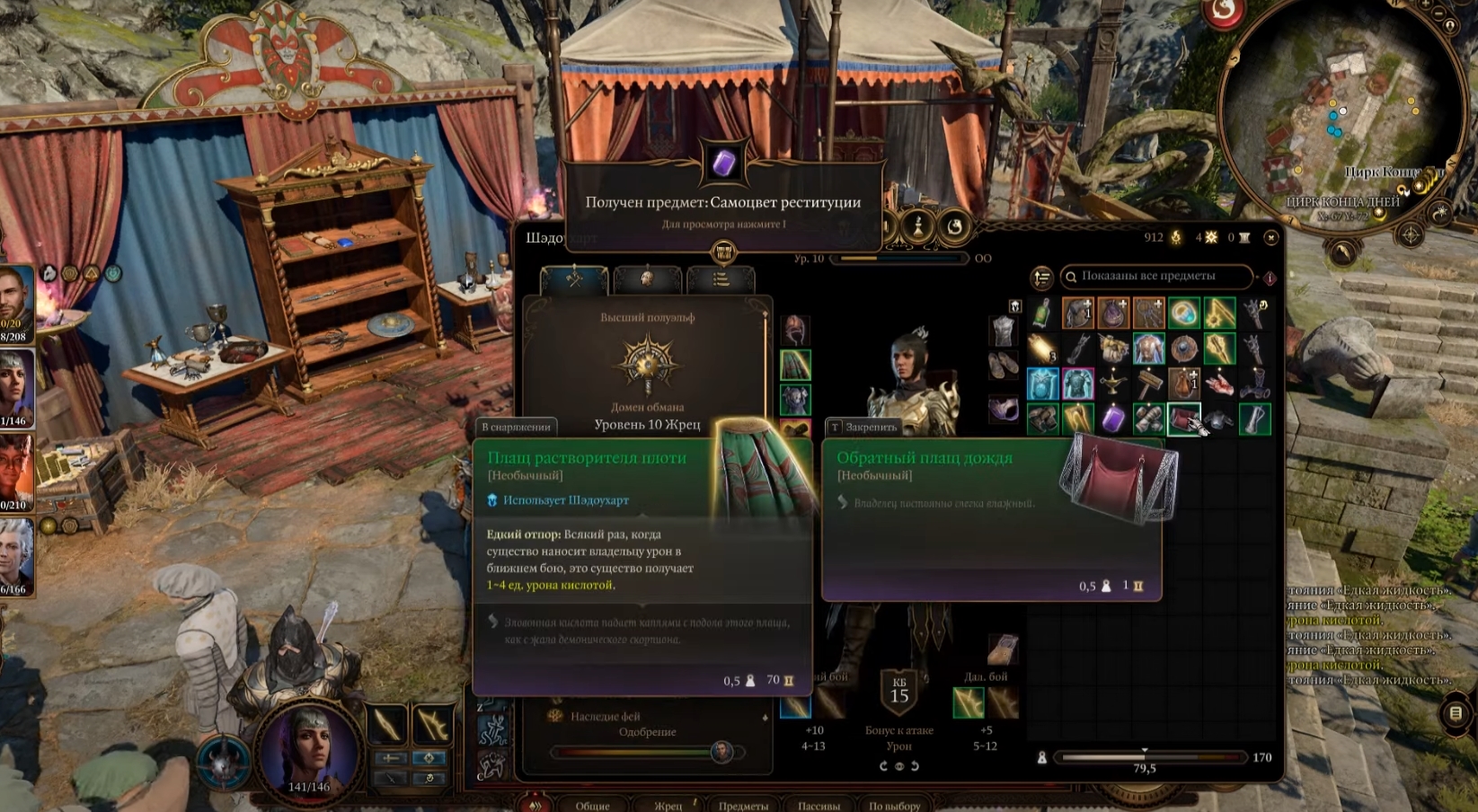Open the head-profile character tab

point(647,279)
